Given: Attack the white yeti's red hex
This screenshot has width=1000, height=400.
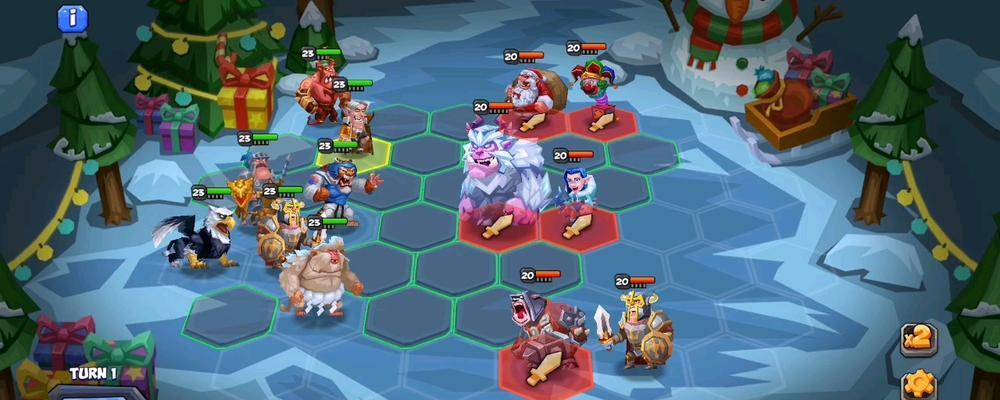Looking at the screenshot, I should (497, 226).
